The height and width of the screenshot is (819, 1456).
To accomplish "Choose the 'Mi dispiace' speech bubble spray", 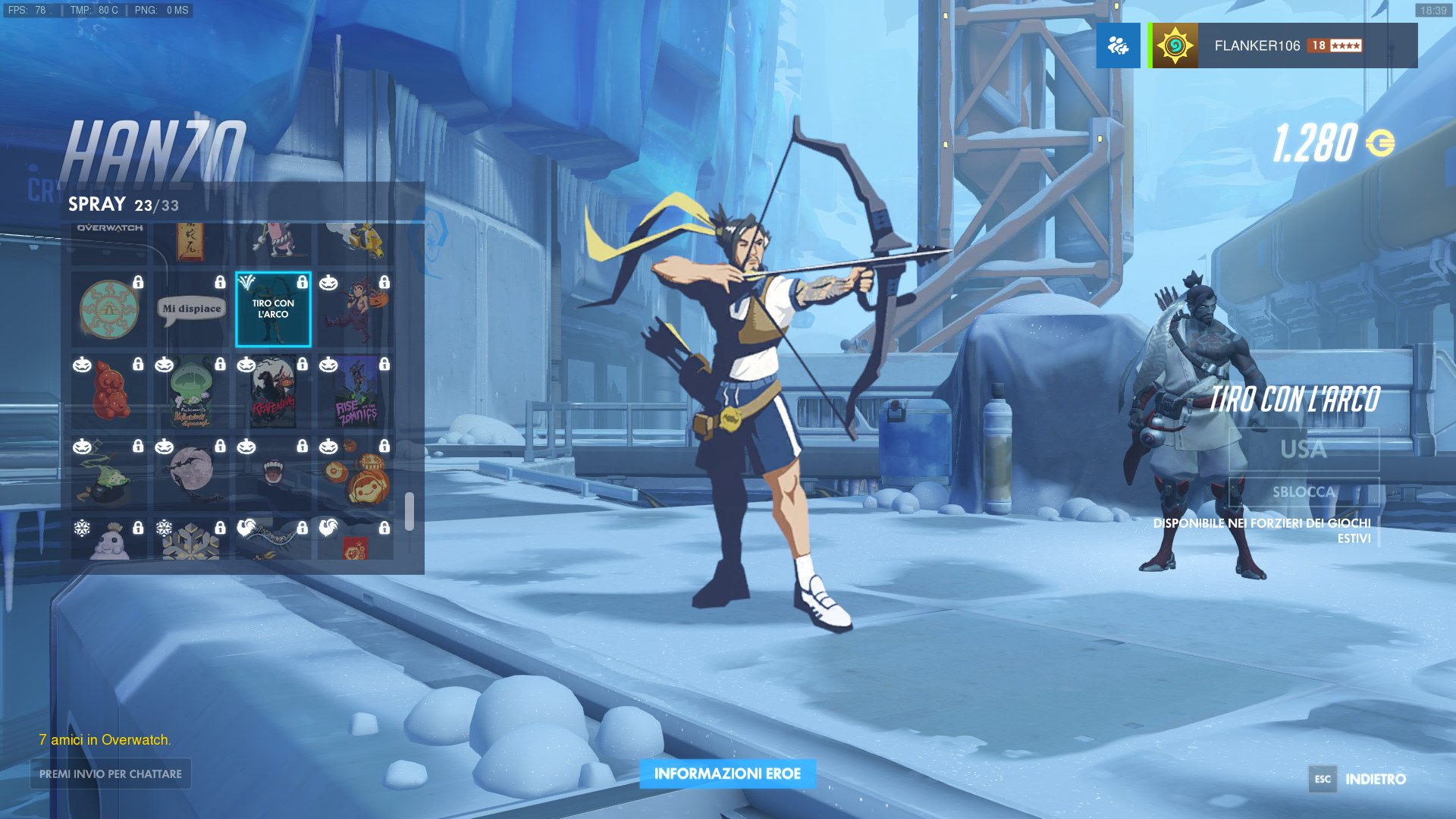I will (x=191, y=309).
